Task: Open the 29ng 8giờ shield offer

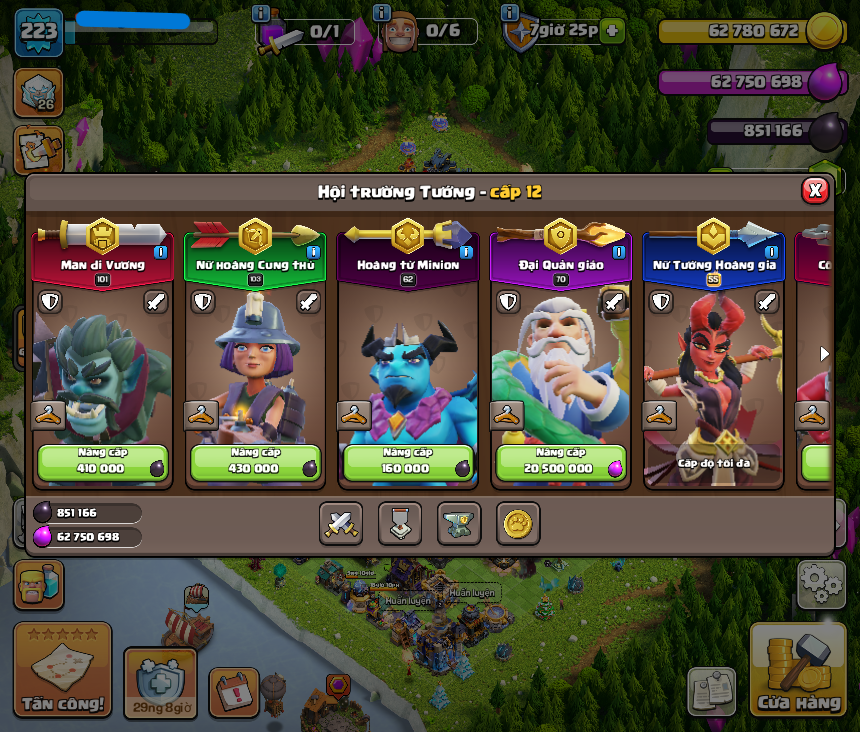Action: [x=160, y=683]
